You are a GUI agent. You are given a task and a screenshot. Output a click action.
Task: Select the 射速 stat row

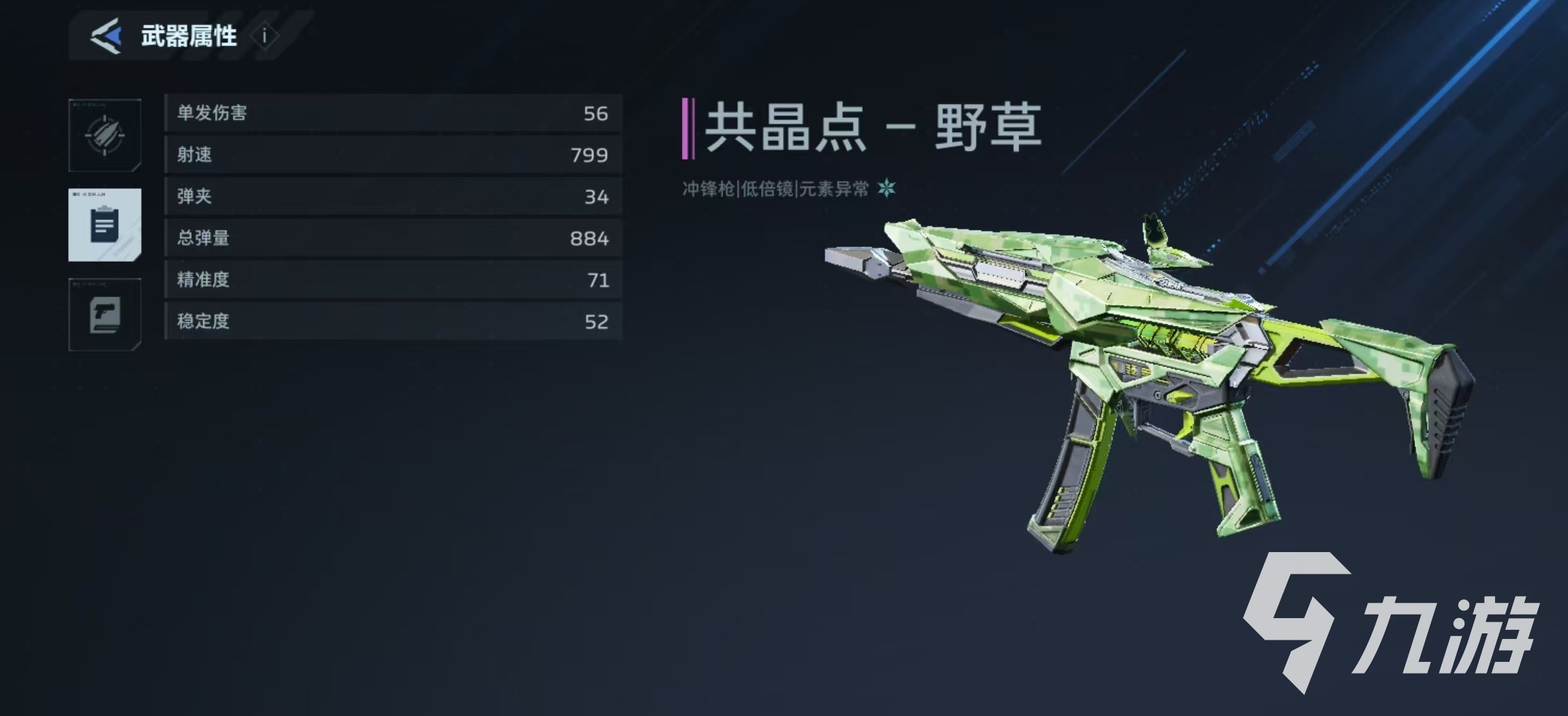point(393,155)
